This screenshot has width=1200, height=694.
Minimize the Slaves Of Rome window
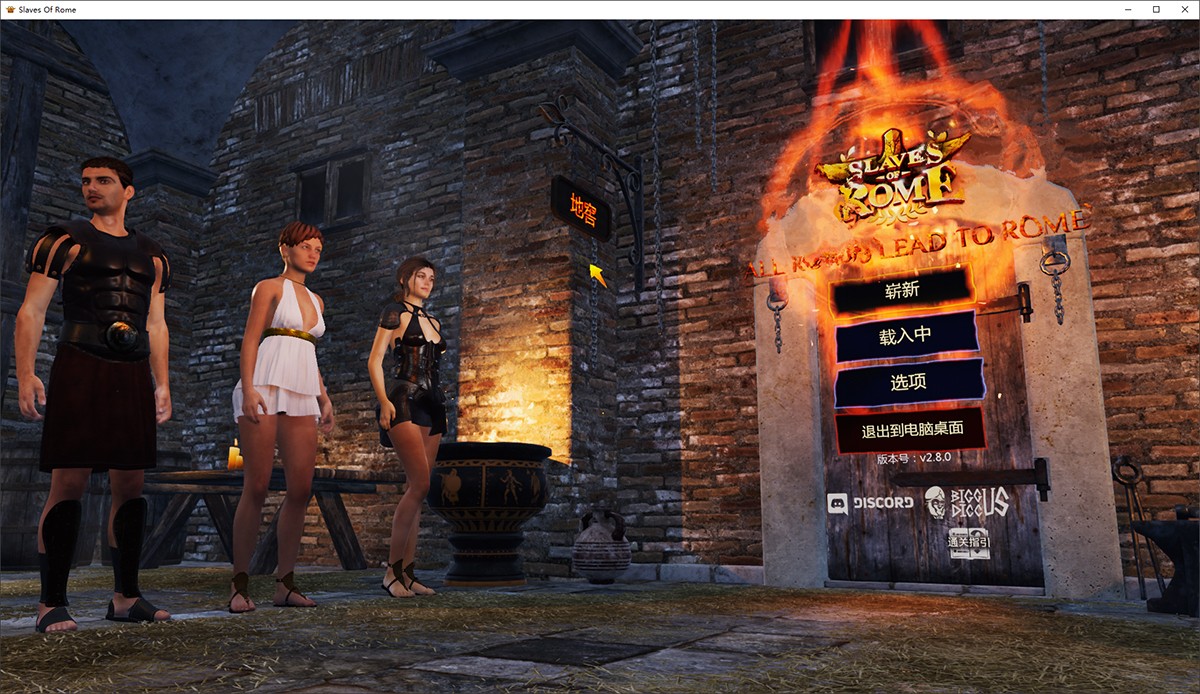click(1129, 9)
